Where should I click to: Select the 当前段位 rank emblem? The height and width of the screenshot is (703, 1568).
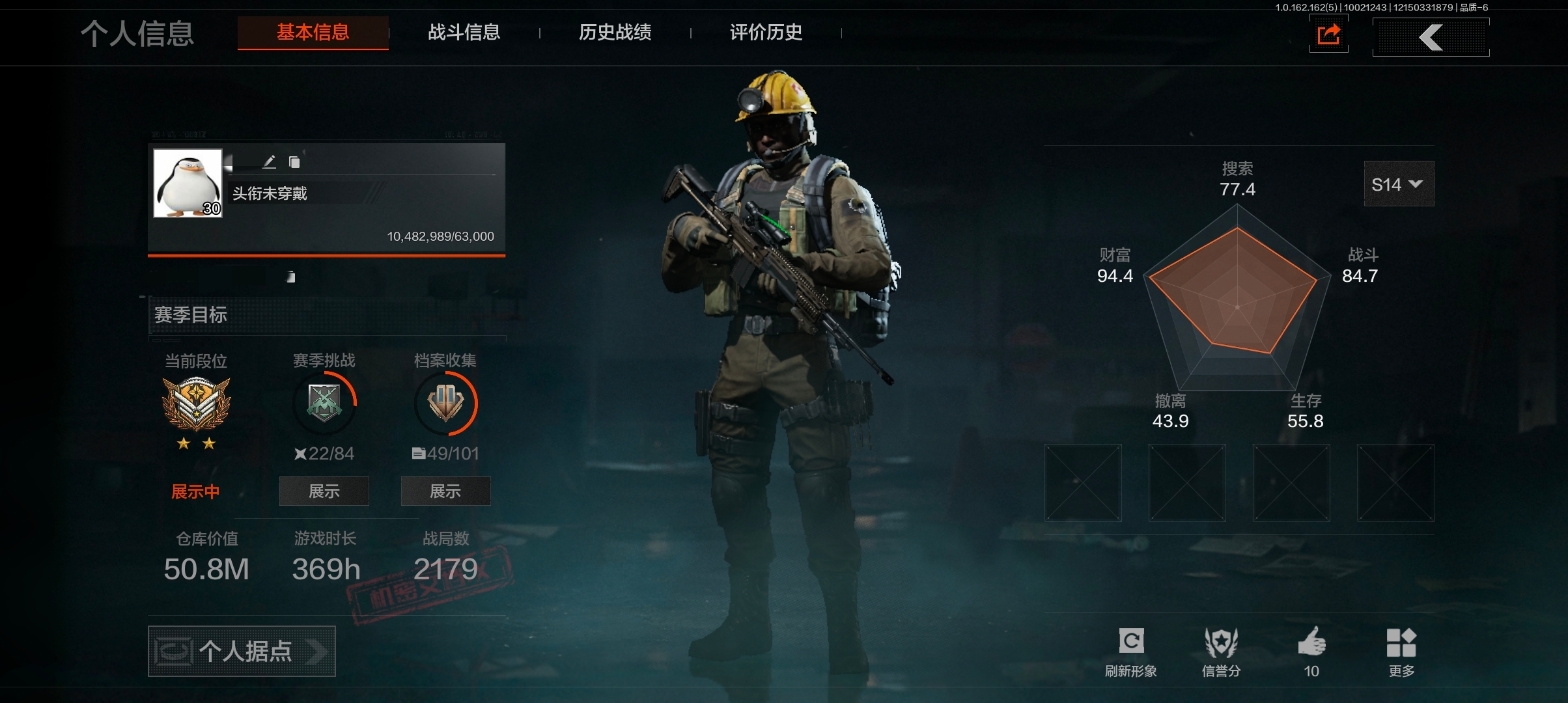point(196,404)
